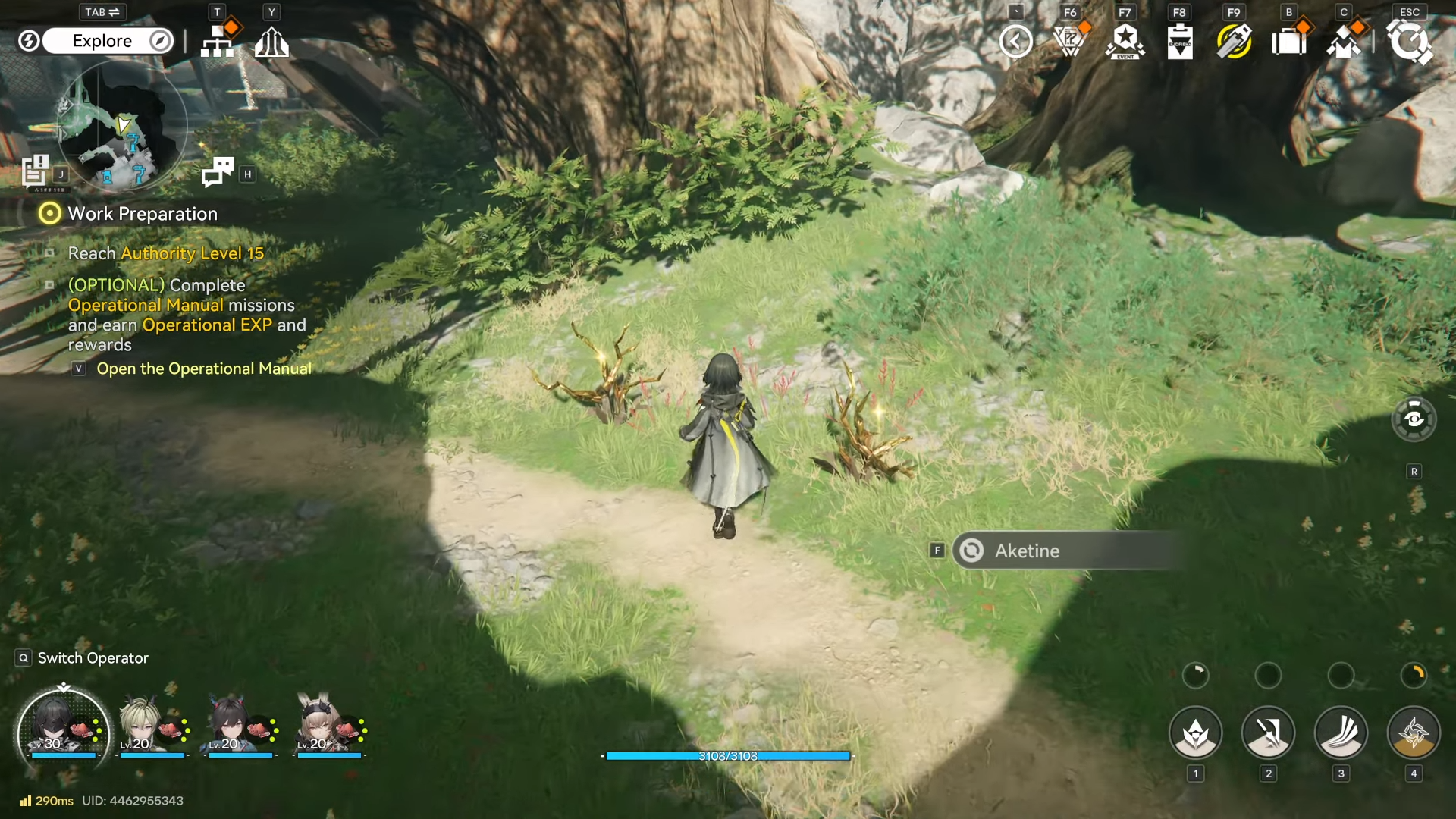The image size is (1456, 819).
Task: Open the triple-arrow building icon menu
Action: pyautogui.click(x=271, y=42)
